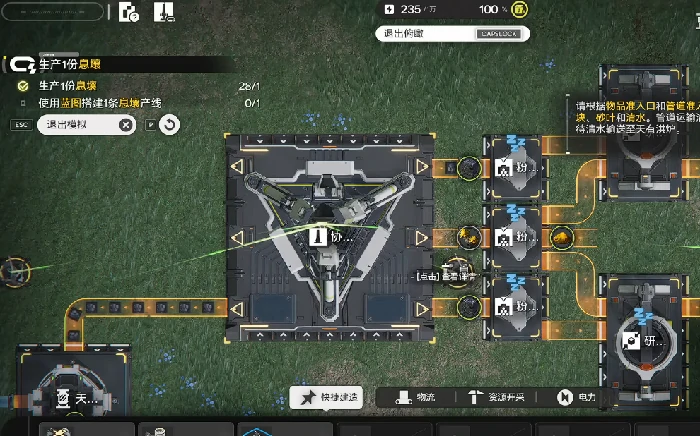Click the yellow circular power icon
Viewport: 700px width, 436px height.
518,9
